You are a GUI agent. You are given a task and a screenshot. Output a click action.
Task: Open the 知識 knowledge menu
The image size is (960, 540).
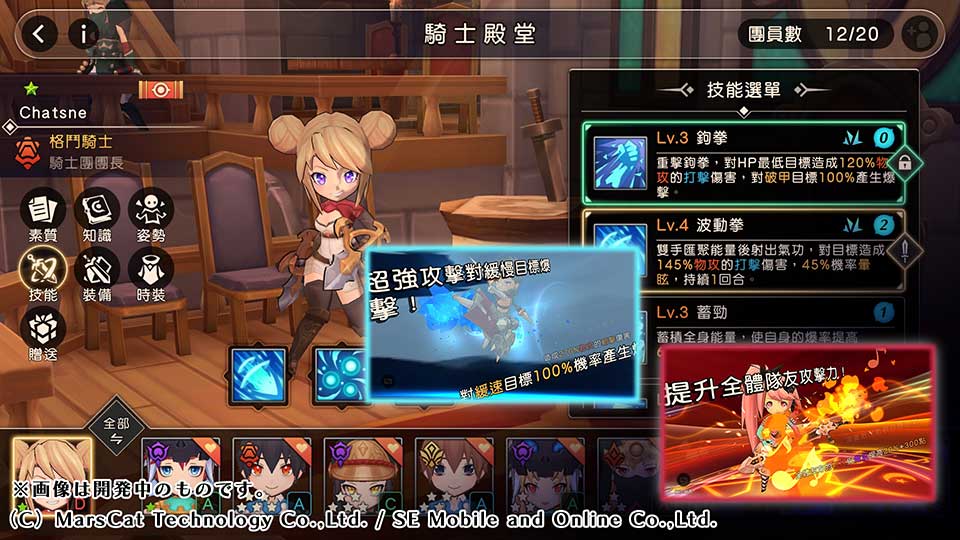(97, 217)
